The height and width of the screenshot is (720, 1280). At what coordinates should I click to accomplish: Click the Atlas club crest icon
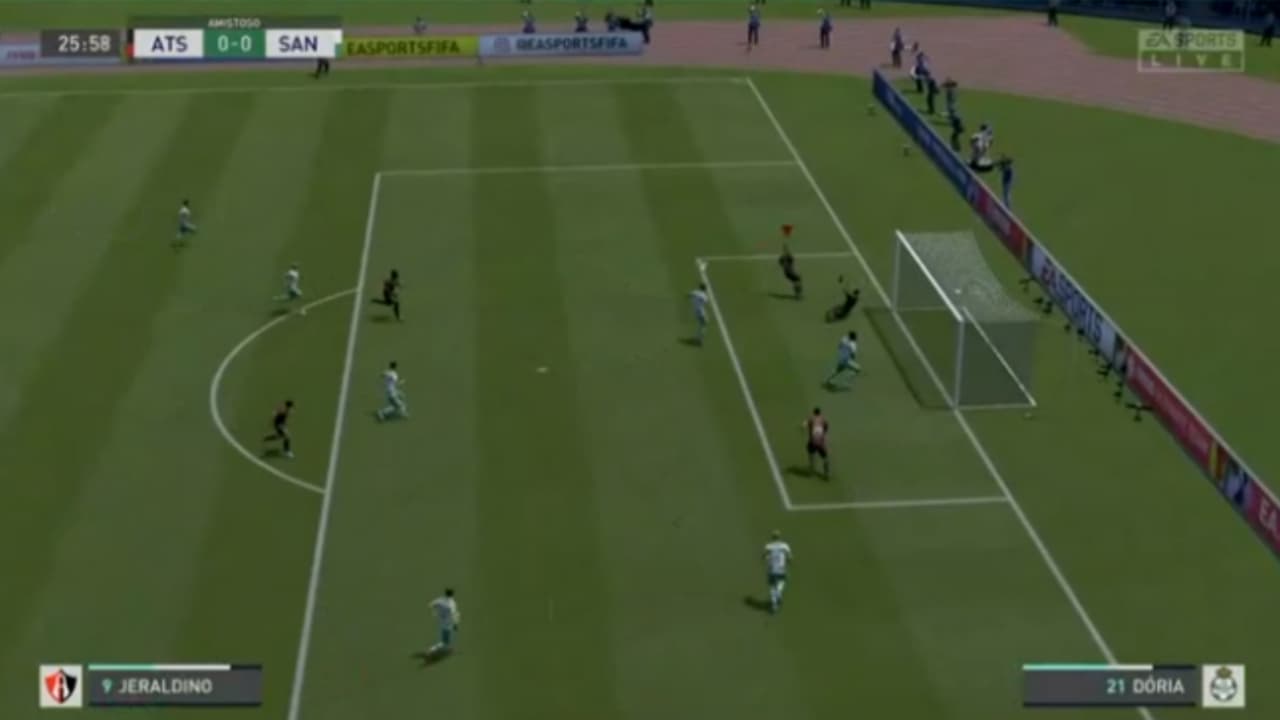point(60,685)
